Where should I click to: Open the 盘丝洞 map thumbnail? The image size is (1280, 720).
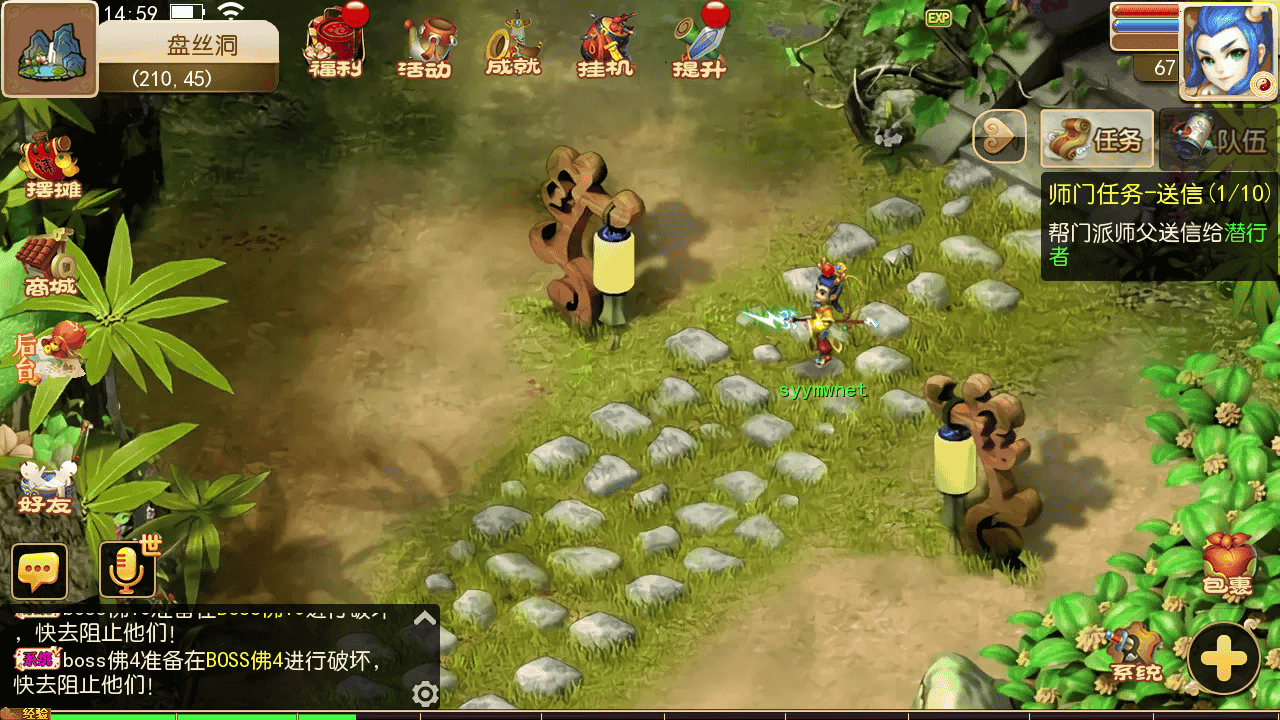point(49,50)
